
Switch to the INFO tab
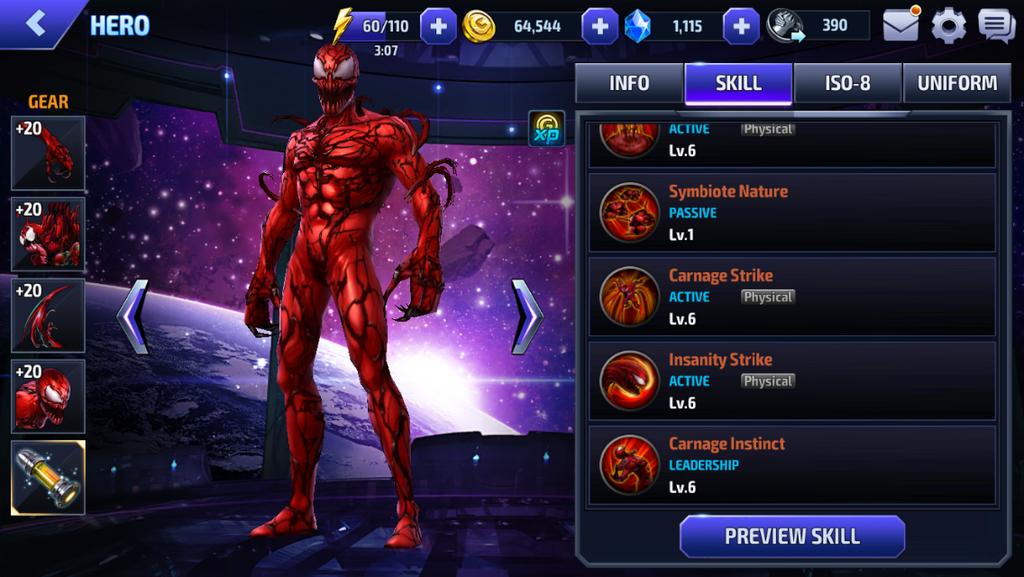pos(629,83)
